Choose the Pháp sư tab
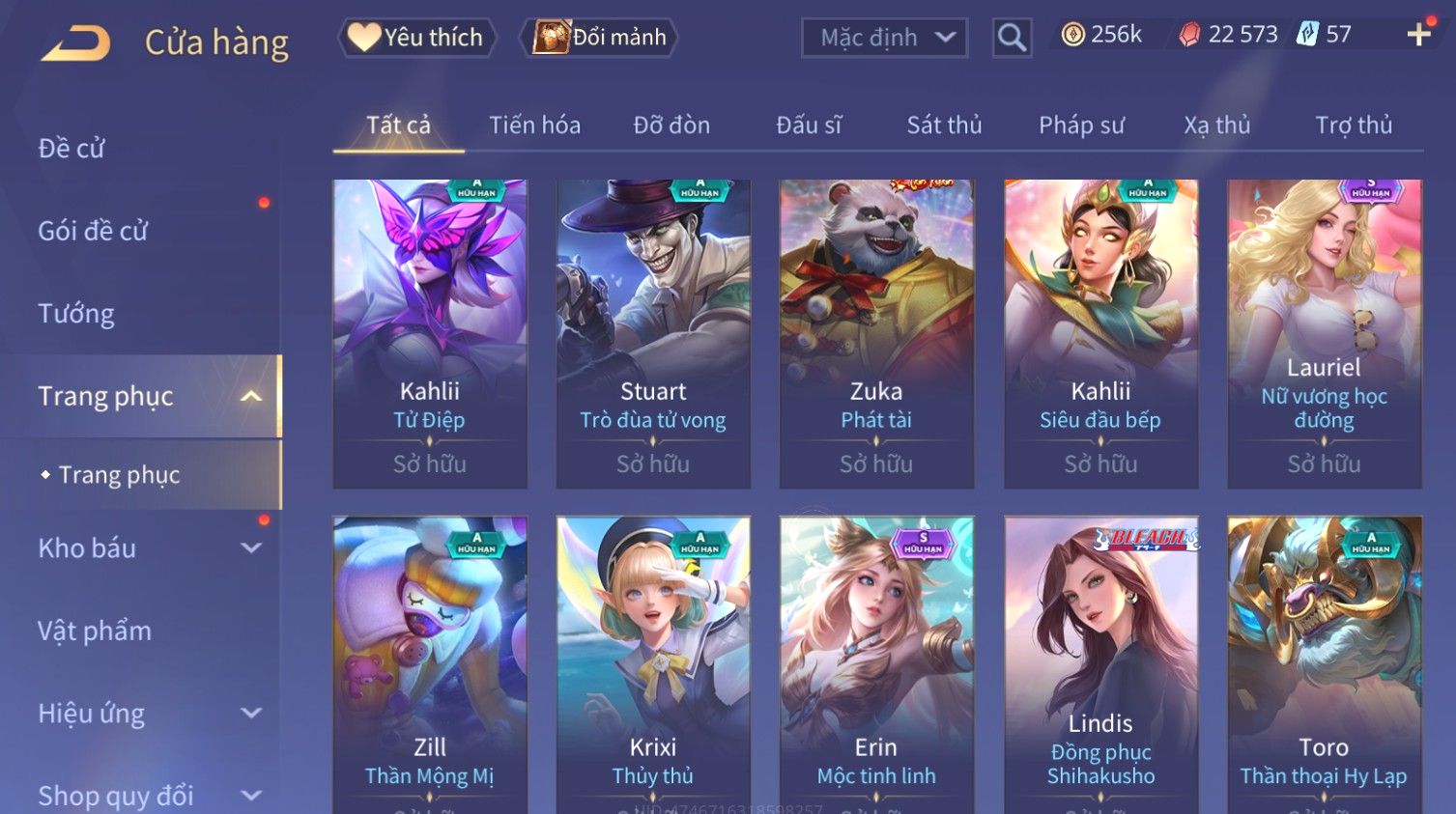The width and height of the screenshot is (1456, 814). pos(1081,126)
